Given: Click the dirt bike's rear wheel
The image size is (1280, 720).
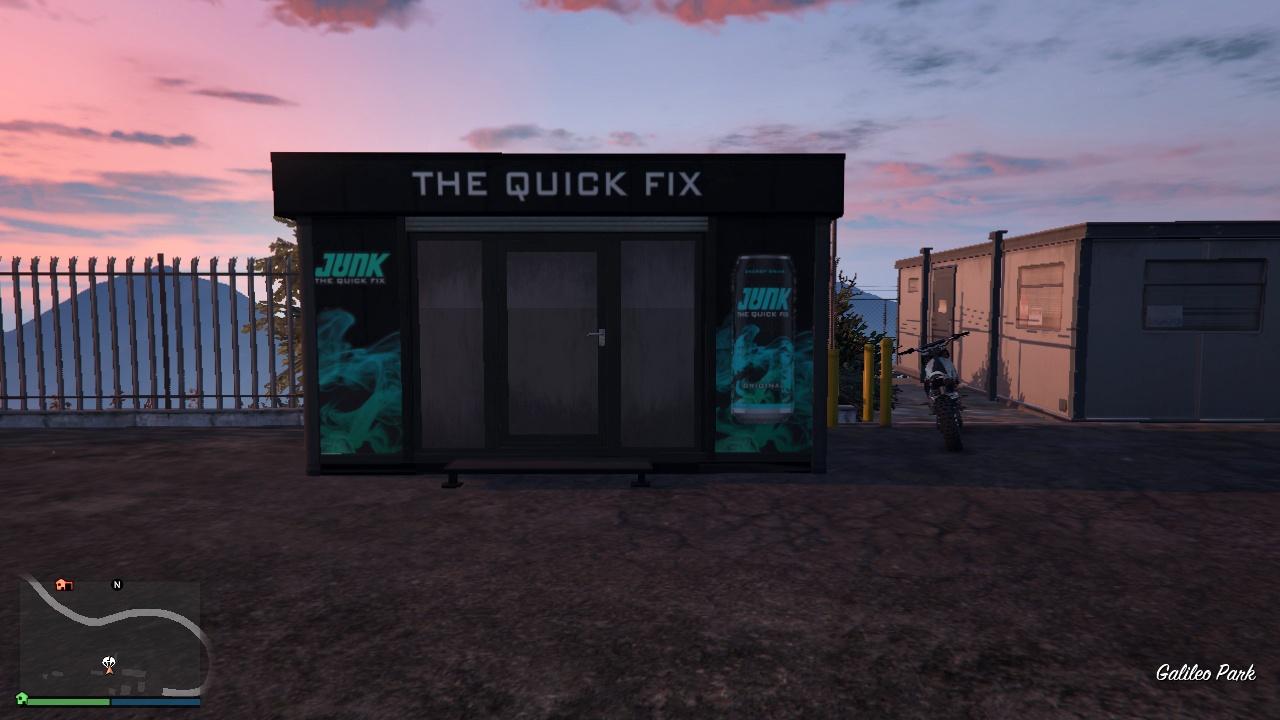Looking at the screenshot, I should [948, 430].
